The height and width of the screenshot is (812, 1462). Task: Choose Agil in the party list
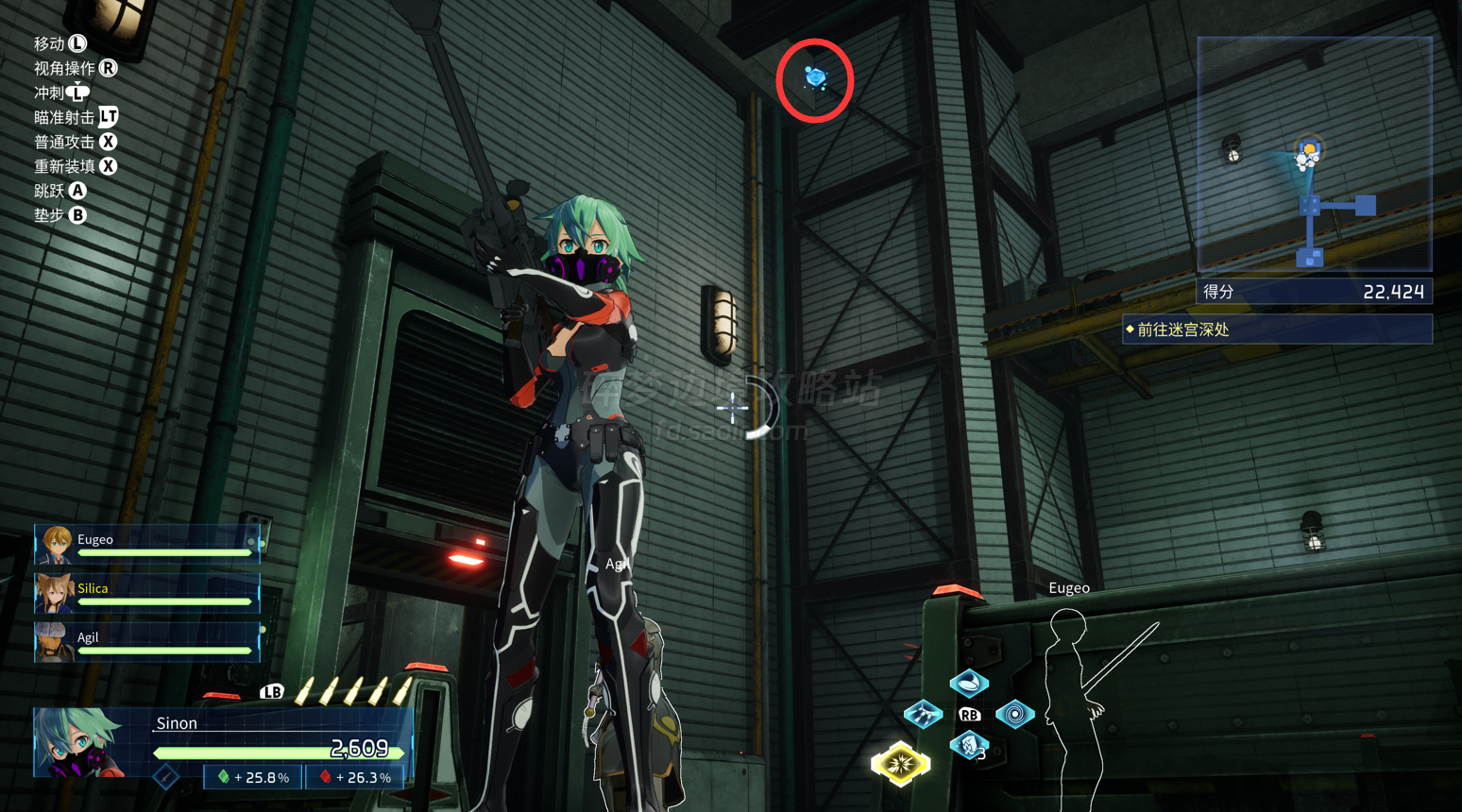[x=147, y=642]
